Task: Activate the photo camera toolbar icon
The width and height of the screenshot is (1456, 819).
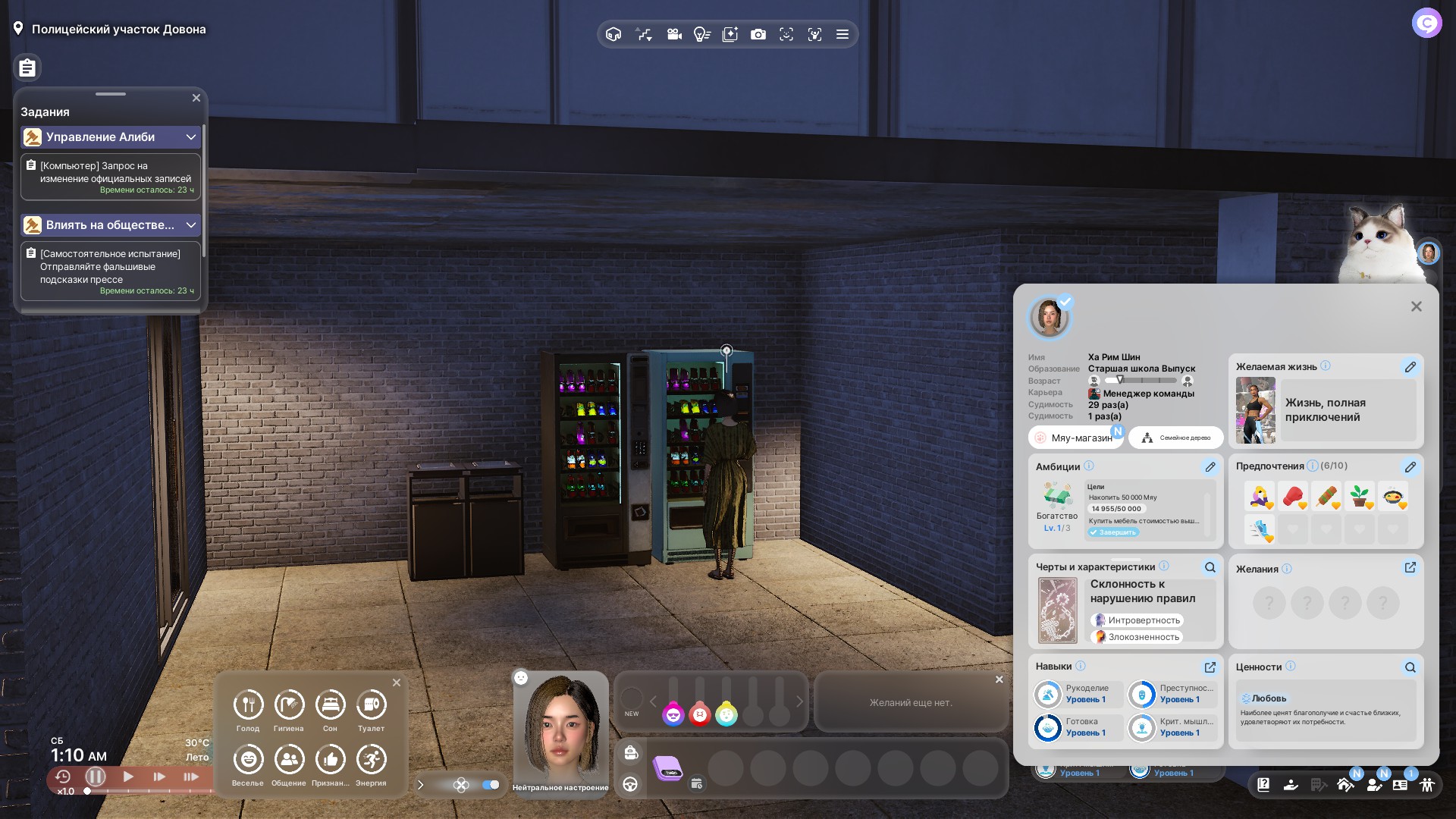Action: click(758, 34)
